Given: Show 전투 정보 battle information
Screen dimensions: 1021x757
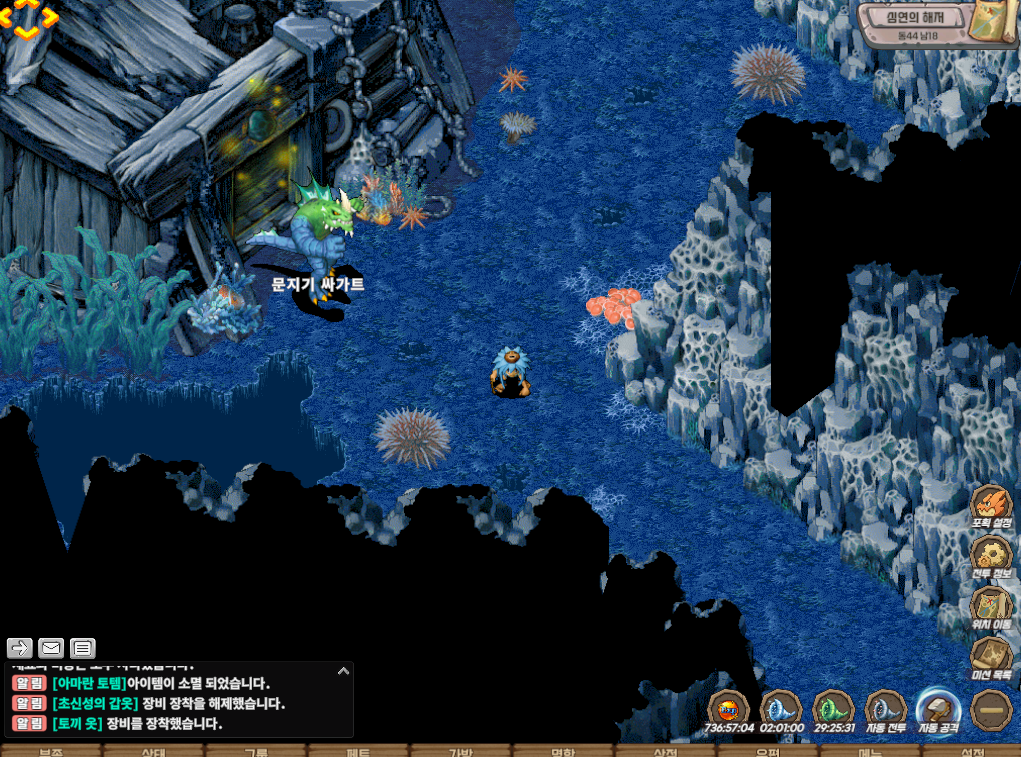Looking at the screenshot, I should tap(991, 556).
